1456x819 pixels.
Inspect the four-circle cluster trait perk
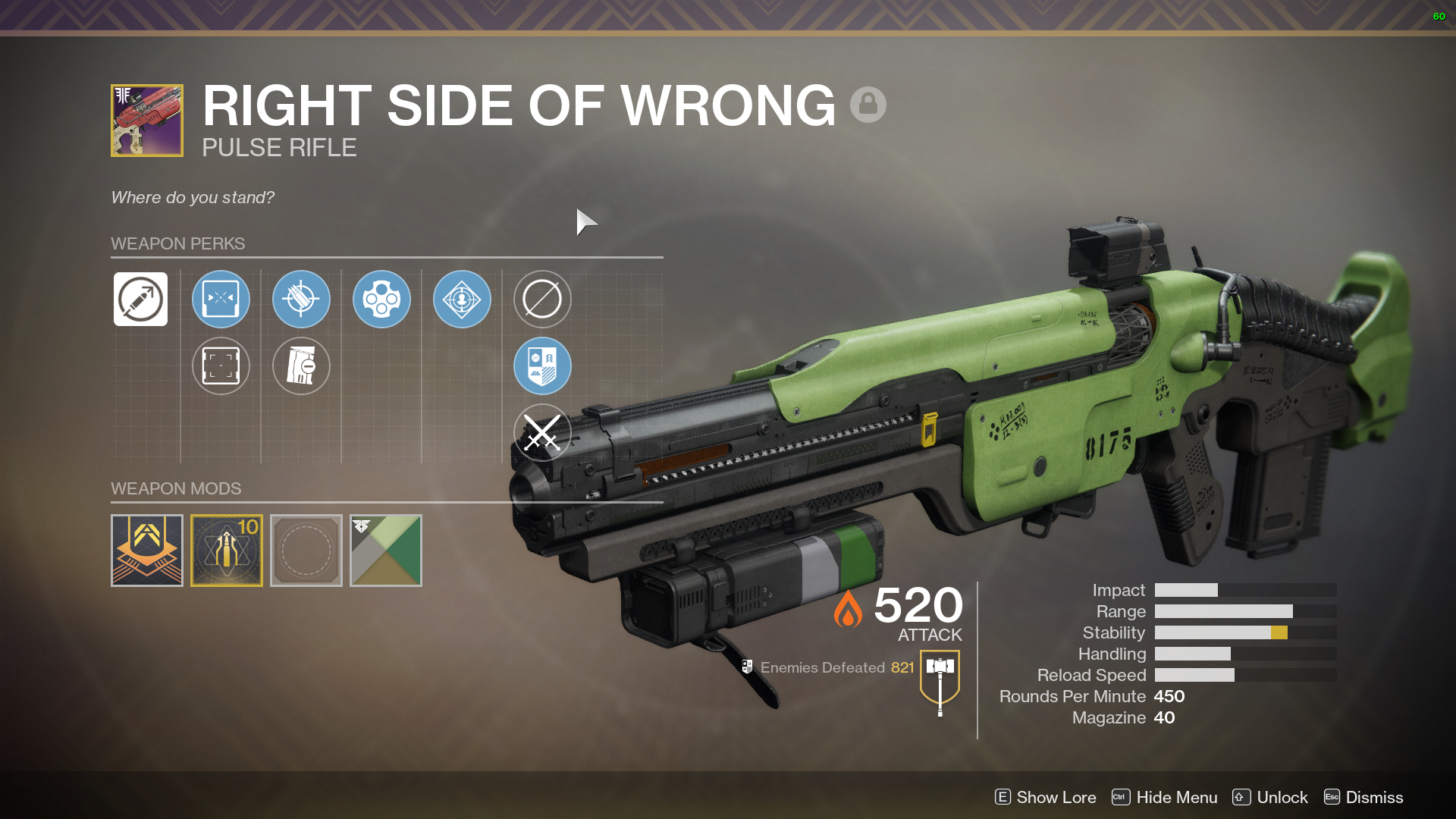click(x=381, y=300)
